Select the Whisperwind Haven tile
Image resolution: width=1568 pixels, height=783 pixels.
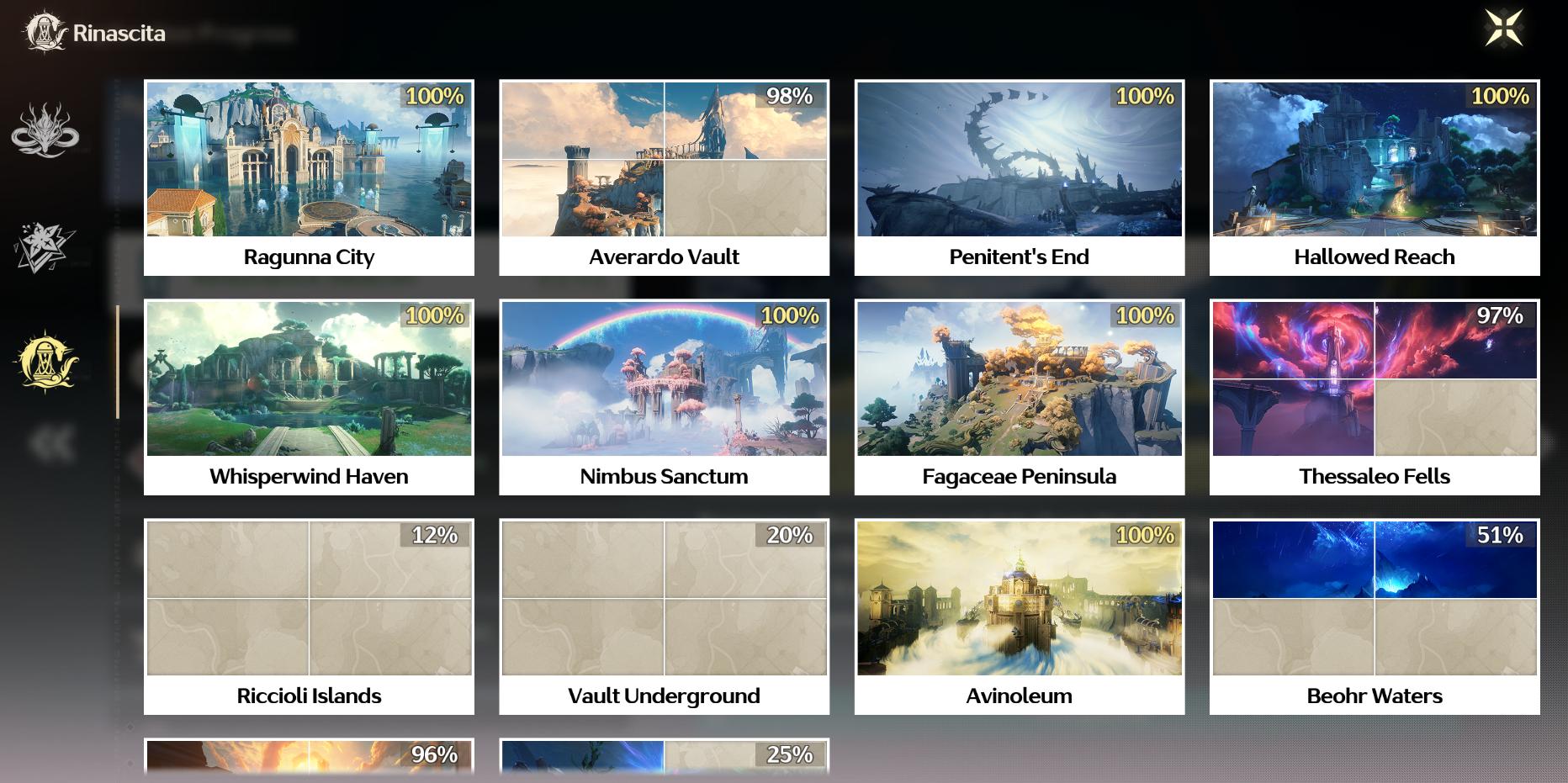(x=309, y=397)
